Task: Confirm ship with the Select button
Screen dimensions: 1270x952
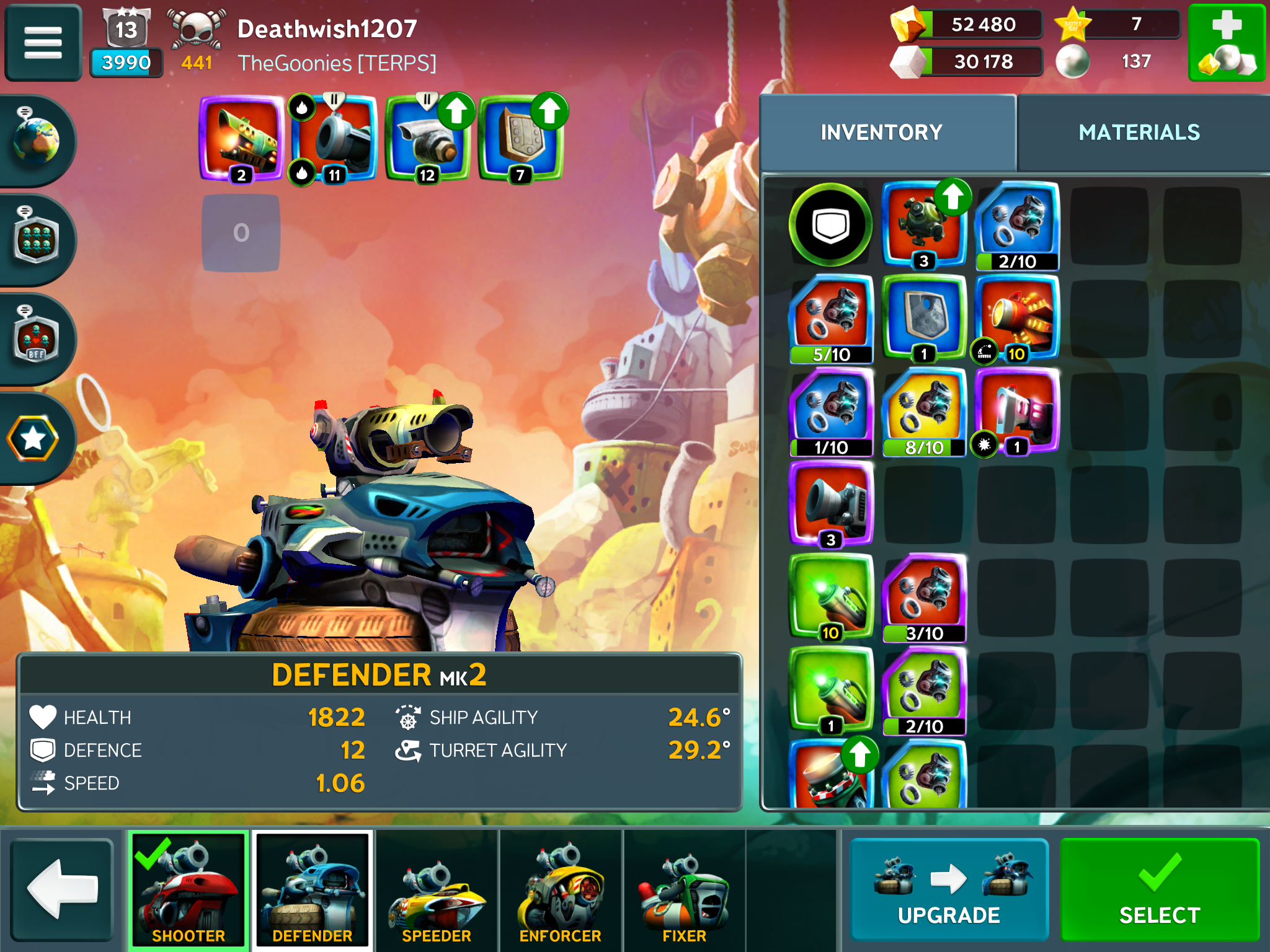Action: (x=1159, y=890)
